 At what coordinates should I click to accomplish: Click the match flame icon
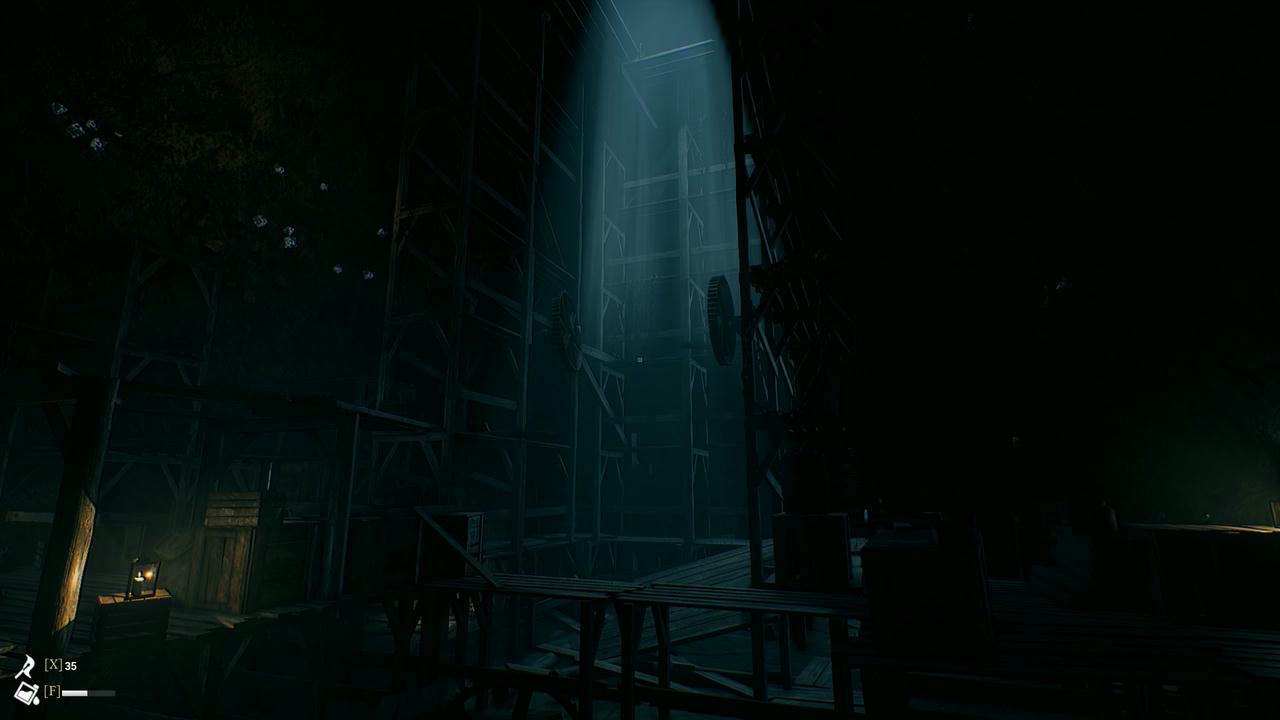tap(26, 667)
